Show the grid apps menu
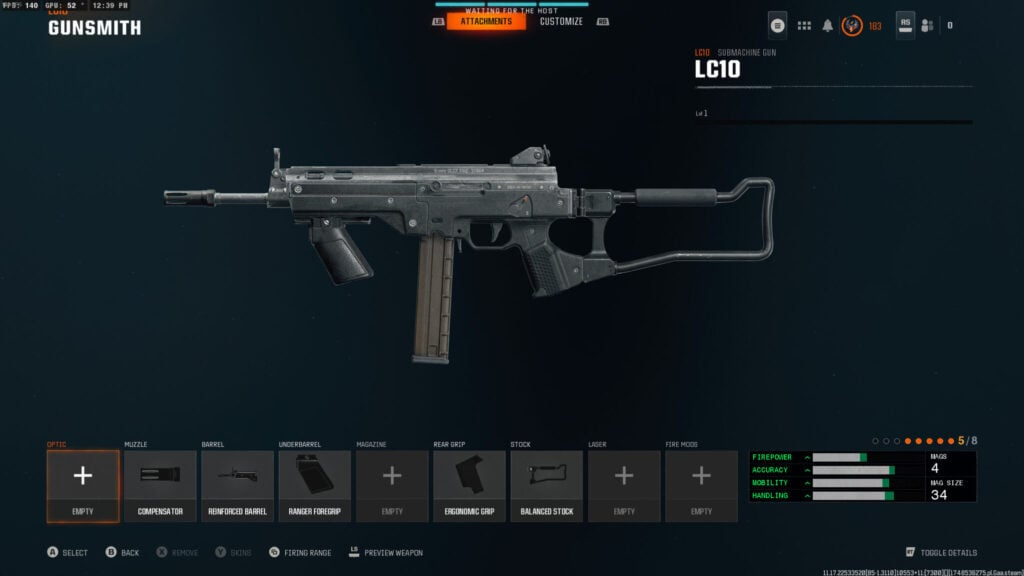The height and width of the screenshot is (576, 1024). (804, 25)
